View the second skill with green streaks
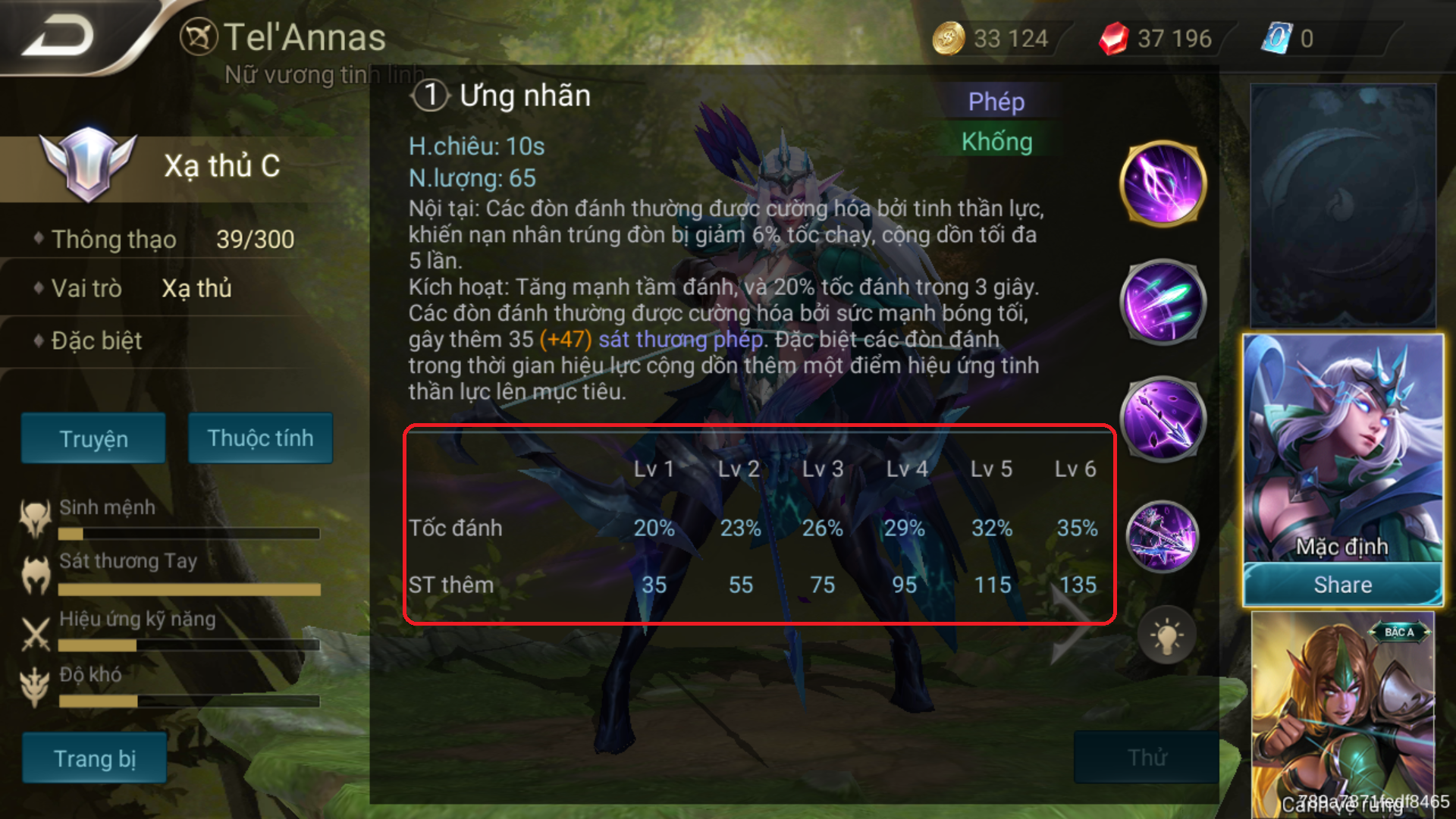The height and width of the screenshot is (819, 1456). coord(1163,302)
